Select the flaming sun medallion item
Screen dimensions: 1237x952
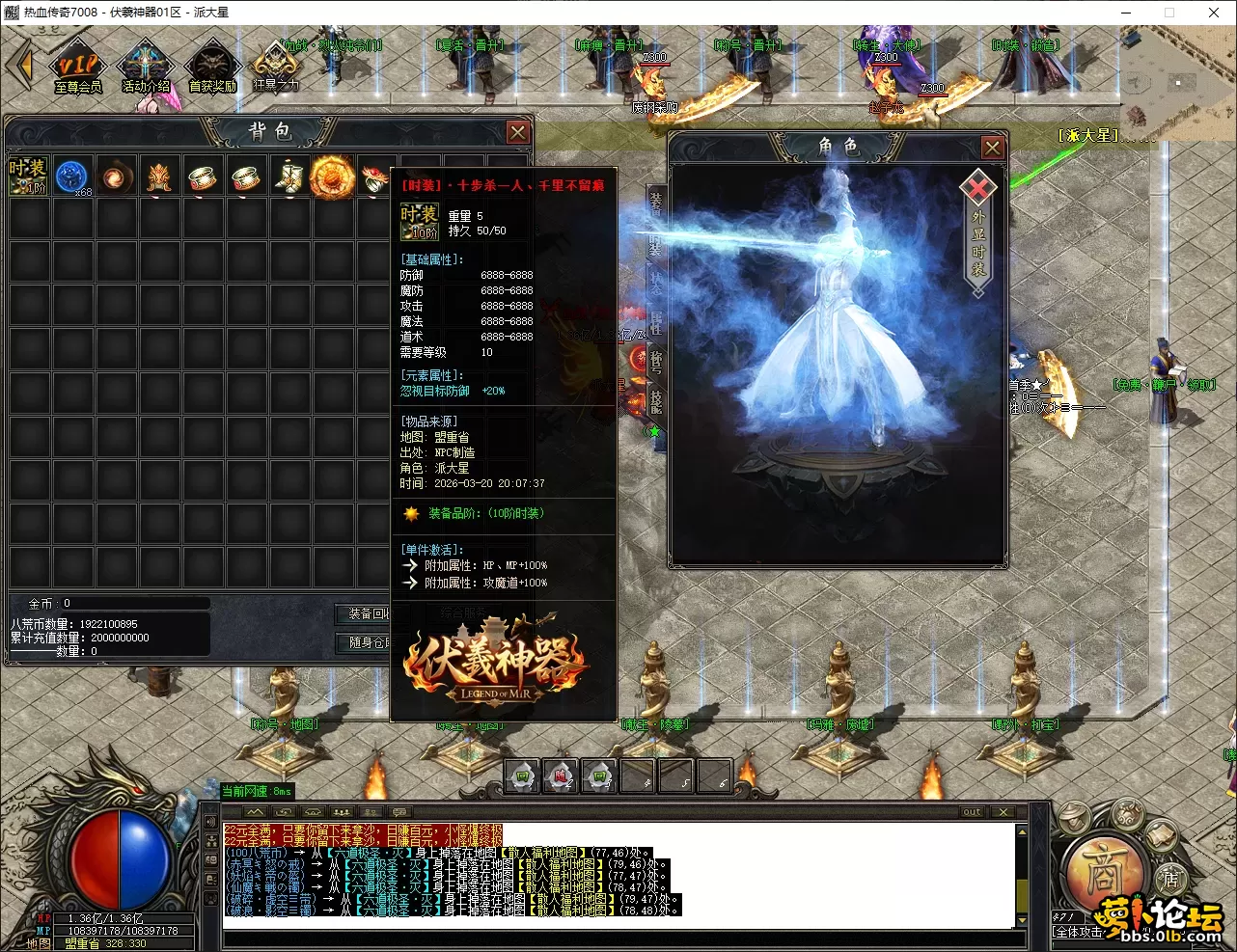(332, 177)
